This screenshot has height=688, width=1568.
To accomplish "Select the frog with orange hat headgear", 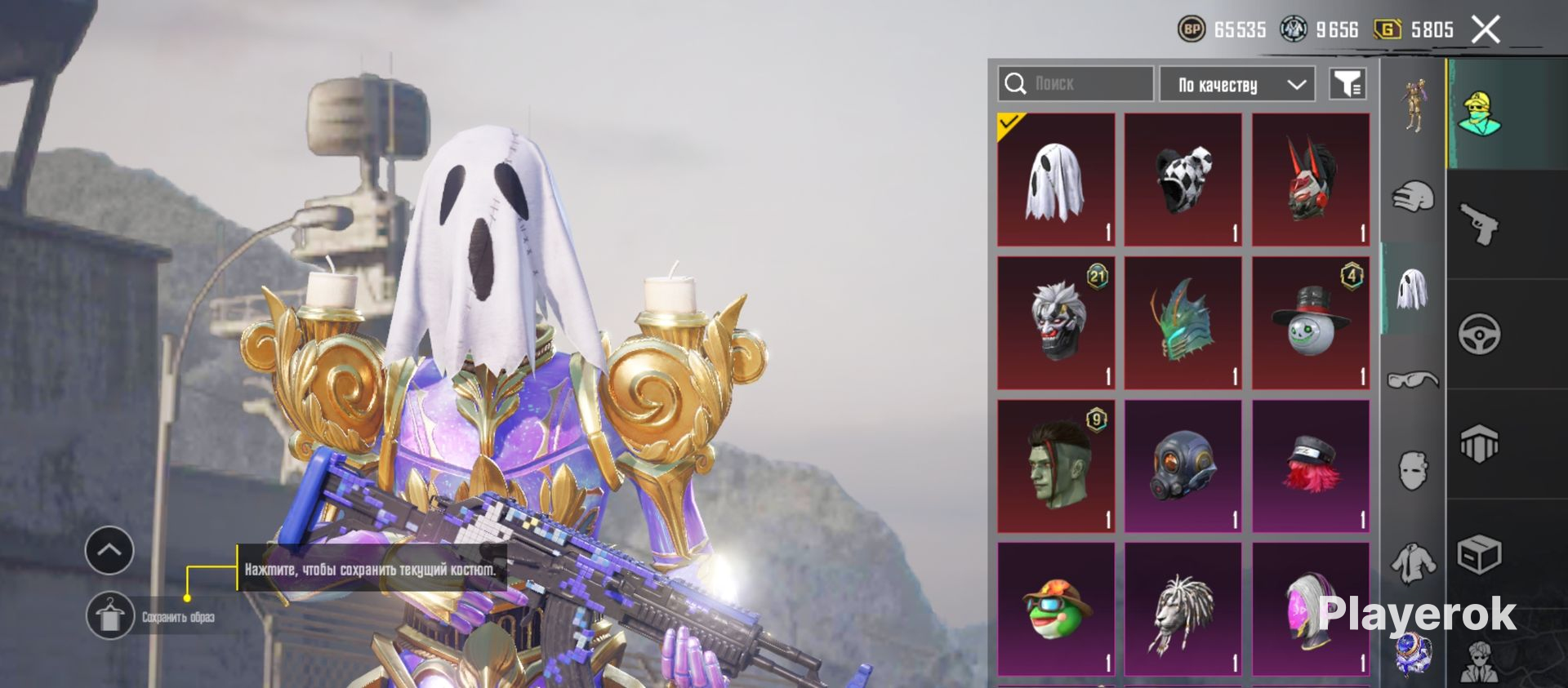I will [1056, 609].
